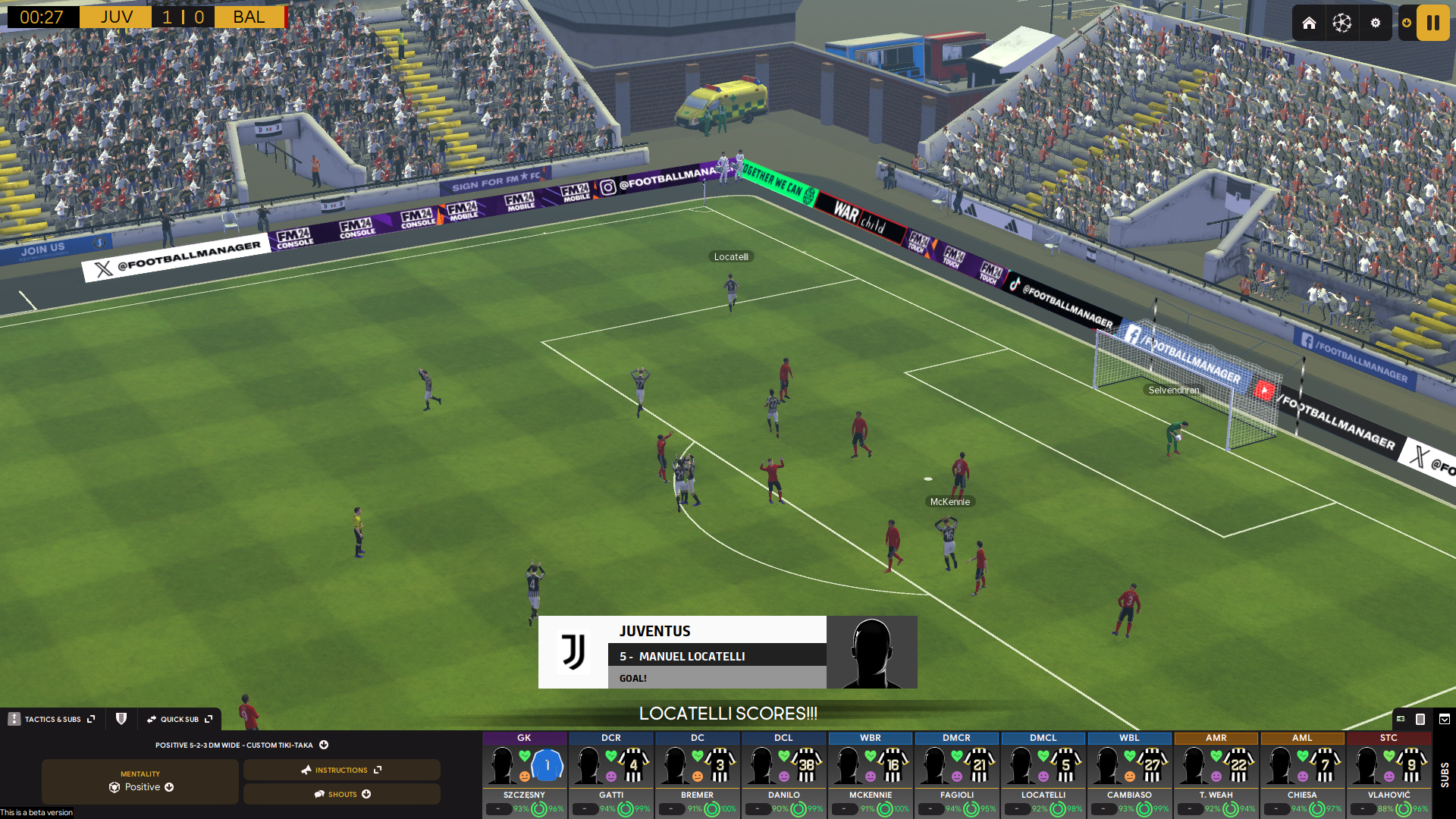This screenshot has width=1456, height=819.
Task: Open the Shouts dropdown
Action: click(341, 794)
